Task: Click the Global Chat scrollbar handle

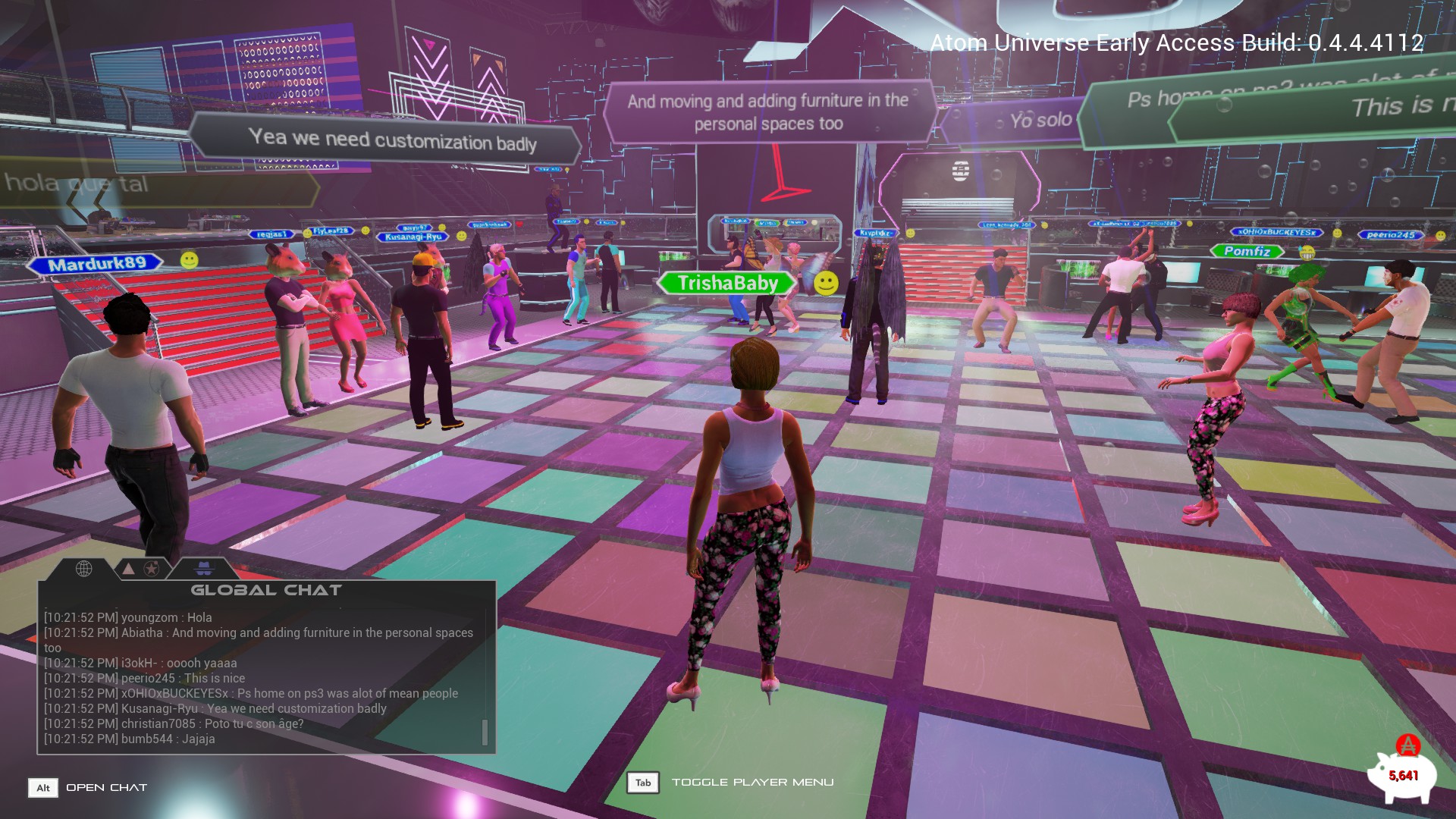Action: pos(485,732)
